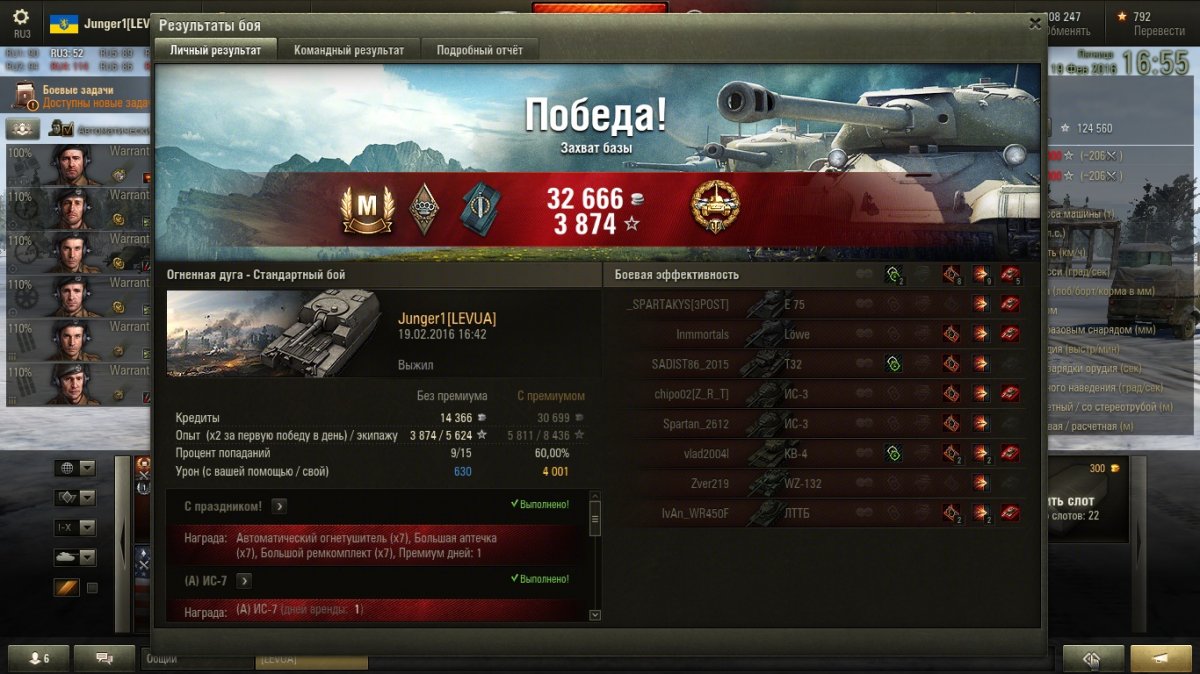Open the Подробный отчёт tab

coord(479,50)
